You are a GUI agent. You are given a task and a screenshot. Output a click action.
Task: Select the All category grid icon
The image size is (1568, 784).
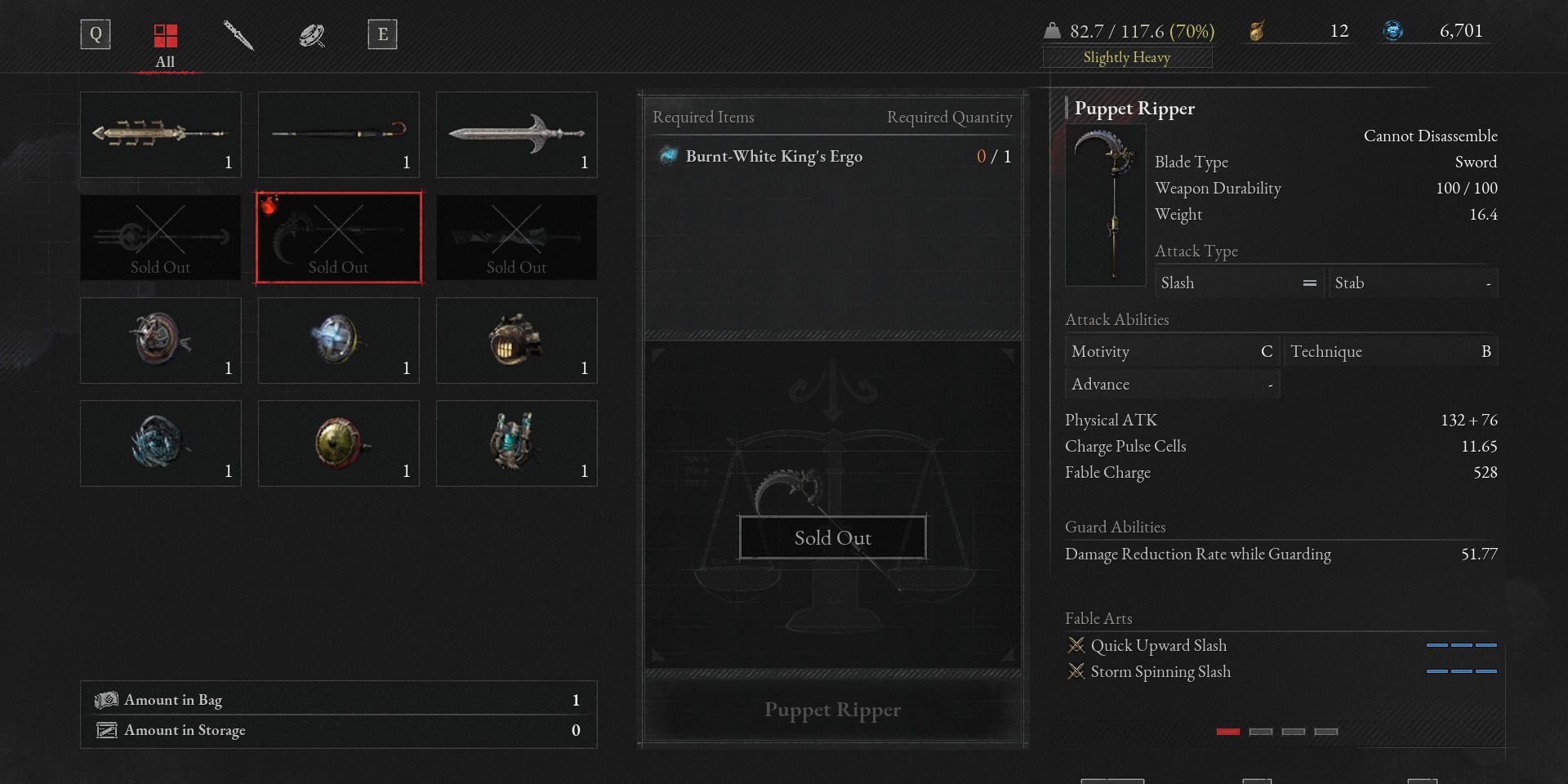(x=165, y=34)
